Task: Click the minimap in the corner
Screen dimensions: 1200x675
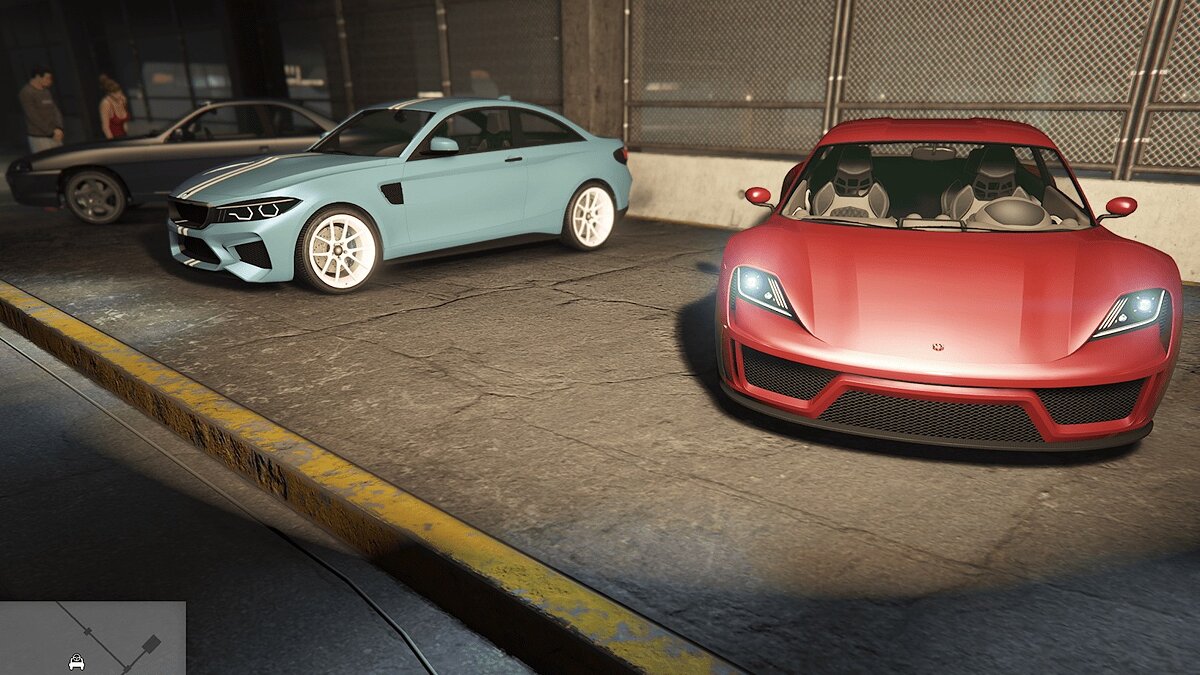Action: click(x=92, y=637)
